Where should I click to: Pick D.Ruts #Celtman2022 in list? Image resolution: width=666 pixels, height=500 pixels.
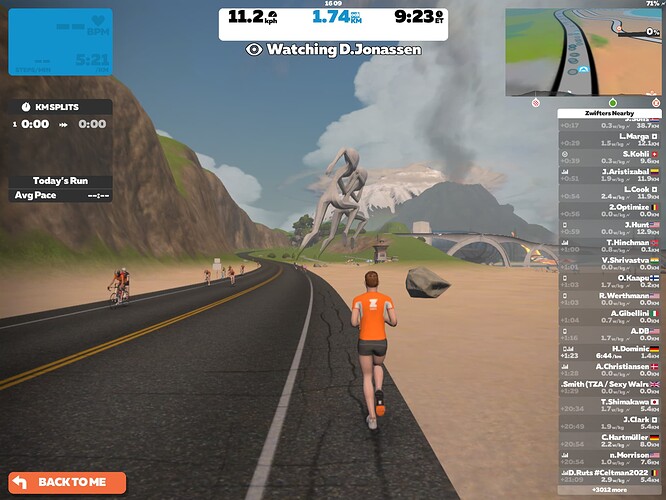(609, 475)
